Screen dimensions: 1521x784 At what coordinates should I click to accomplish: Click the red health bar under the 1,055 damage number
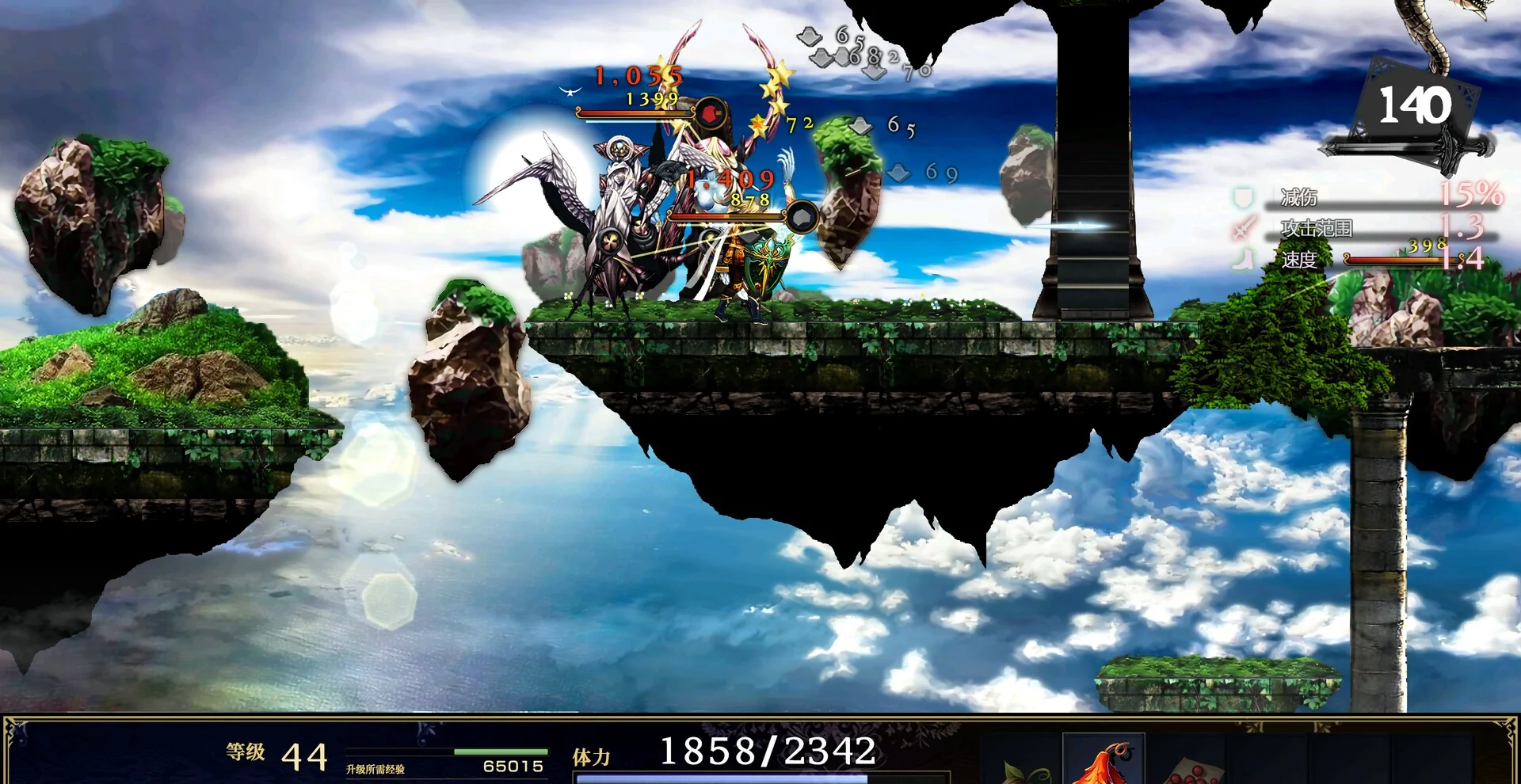[634, 113]
